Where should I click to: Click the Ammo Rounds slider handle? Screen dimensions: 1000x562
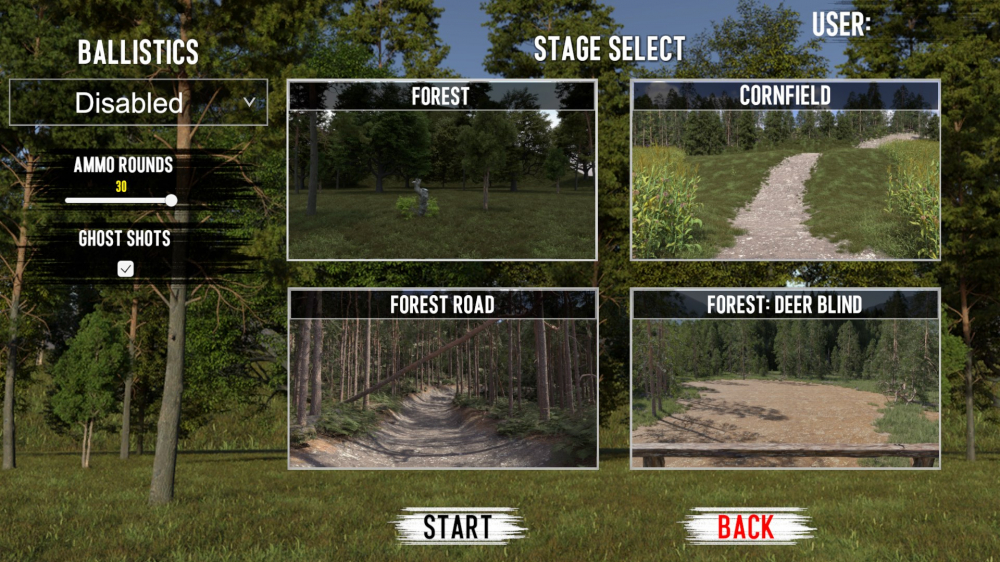(171, 201)
